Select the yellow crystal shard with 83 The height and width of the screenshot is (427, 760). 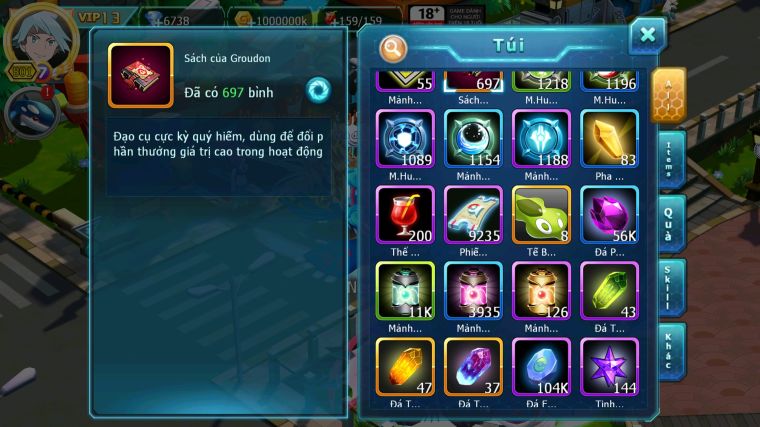[x=609, y=138]
